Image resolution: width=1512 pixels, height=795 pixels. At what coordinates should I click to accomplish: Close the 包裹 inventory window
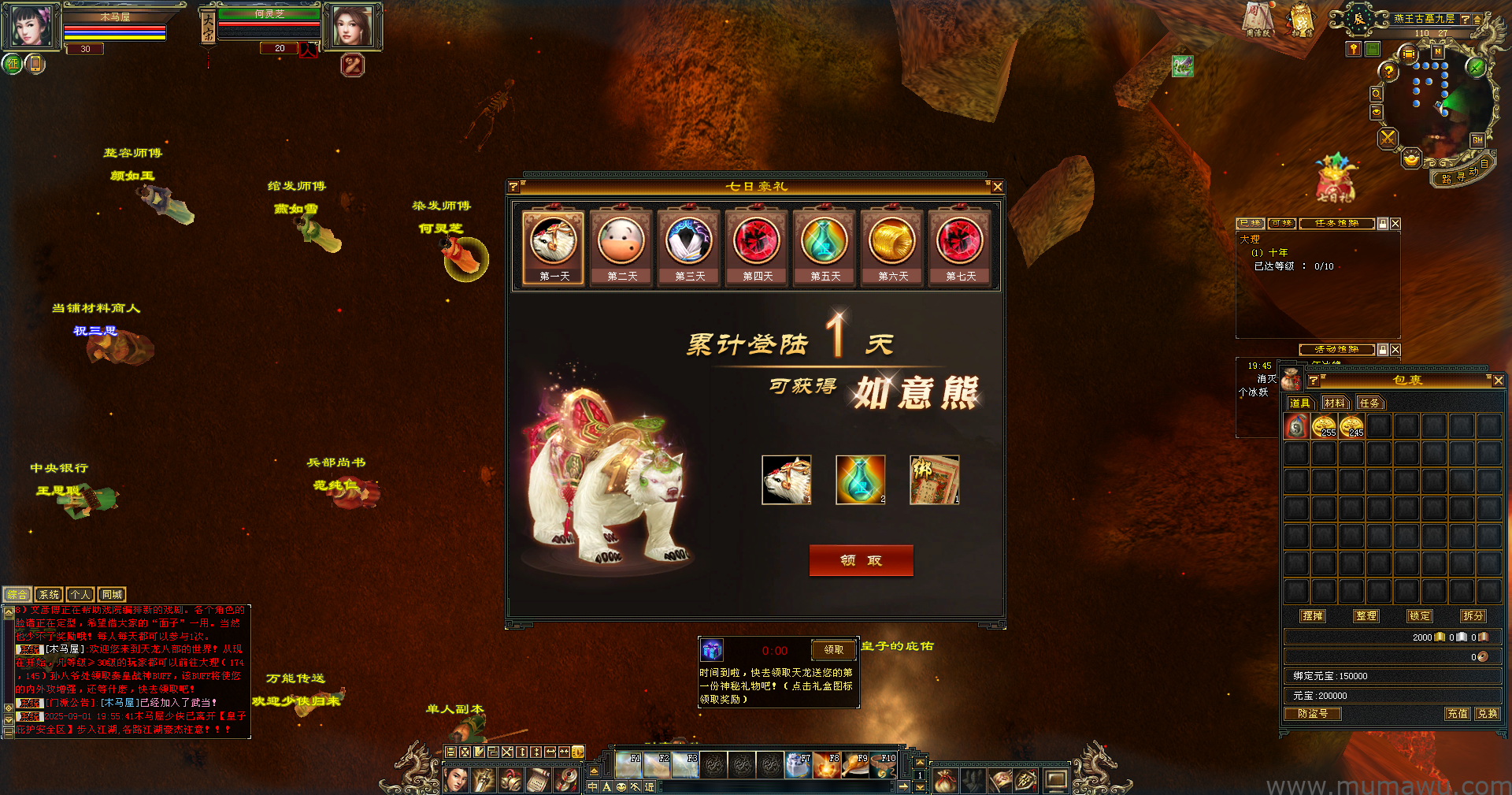(x=1498, y=381)
